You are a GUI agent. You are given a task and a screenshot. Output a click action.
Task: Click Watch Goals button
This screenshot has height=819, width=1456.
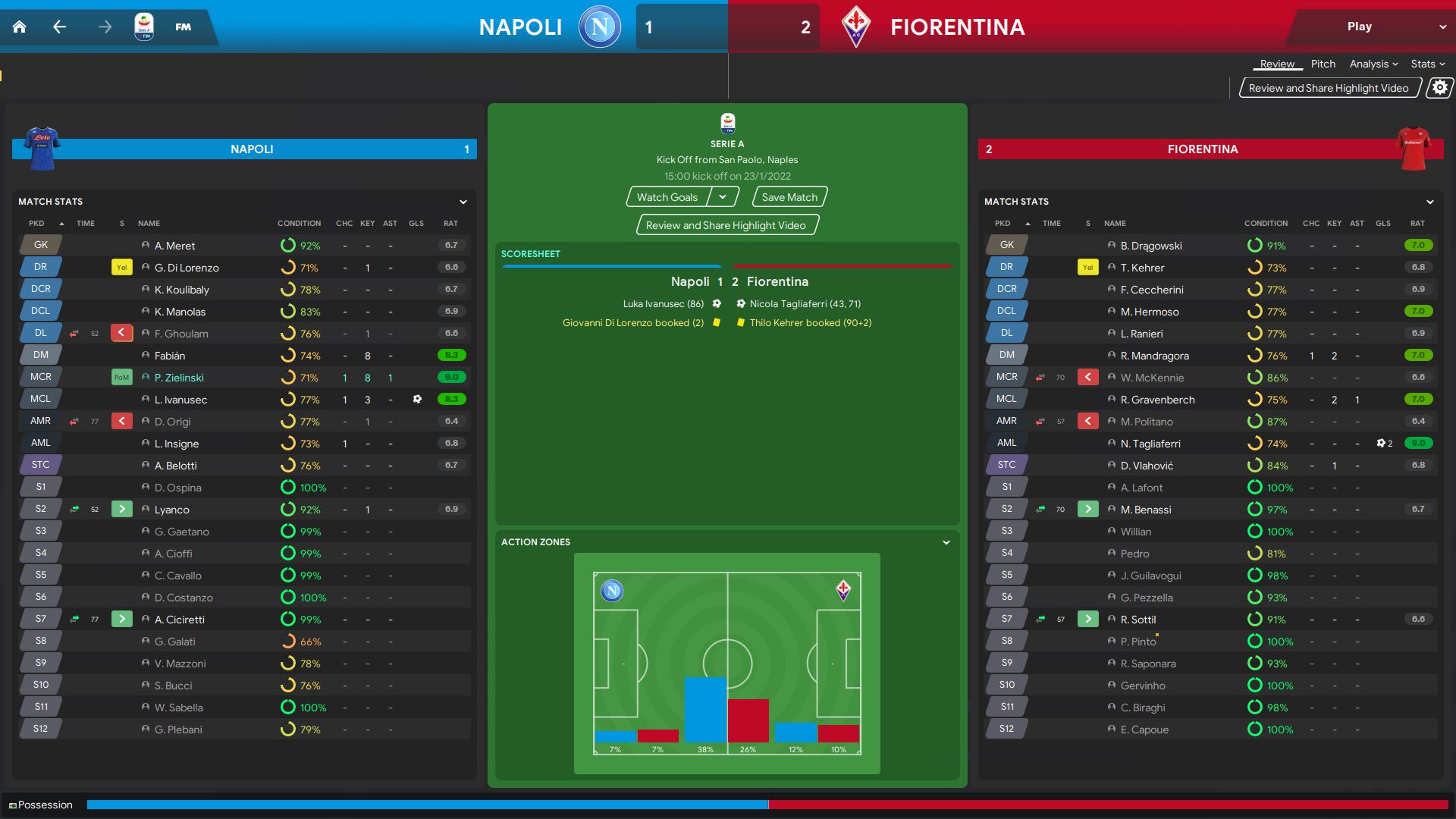point(667,197)
